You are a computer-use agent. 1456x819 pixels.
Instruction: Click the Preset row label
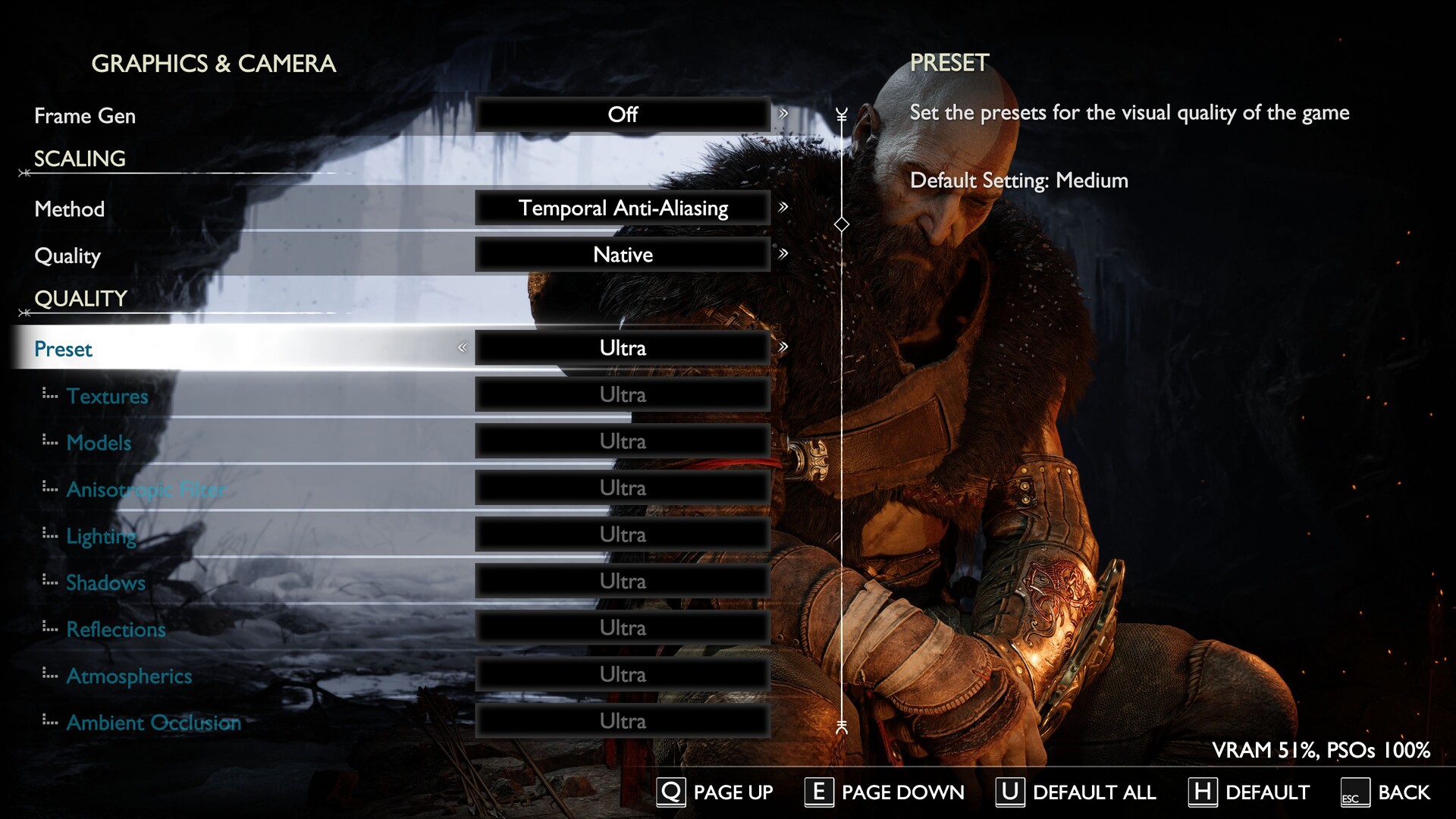[63, 349]
